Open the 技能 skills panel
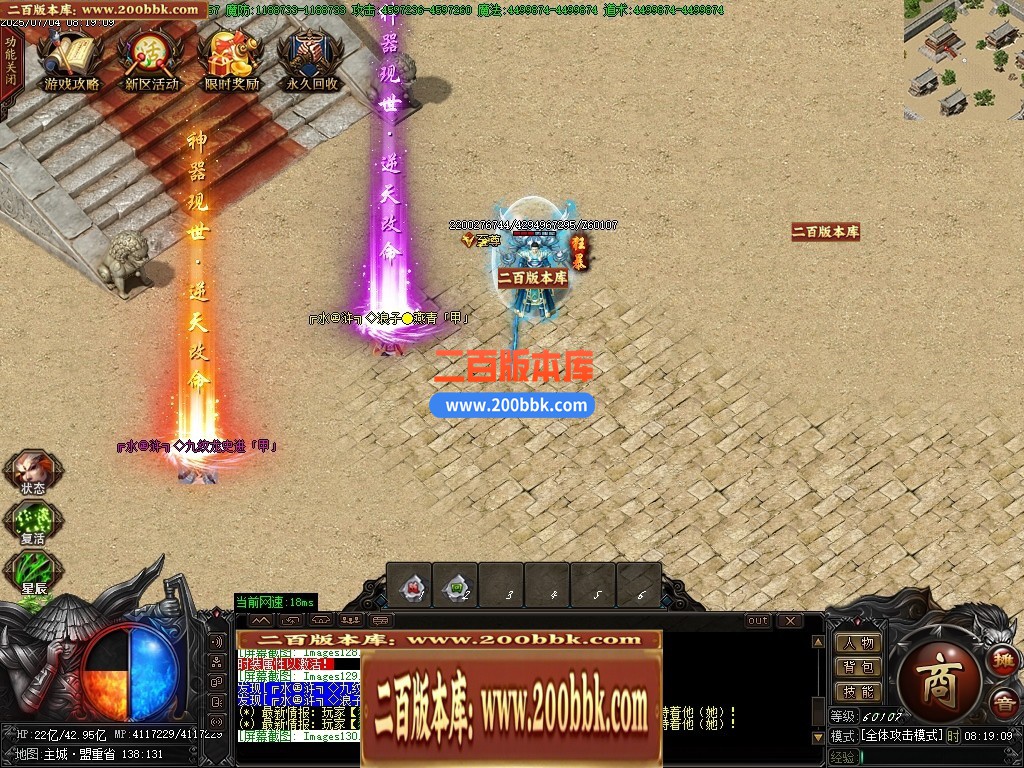The image size is (1024, 768). pos(858,691)
